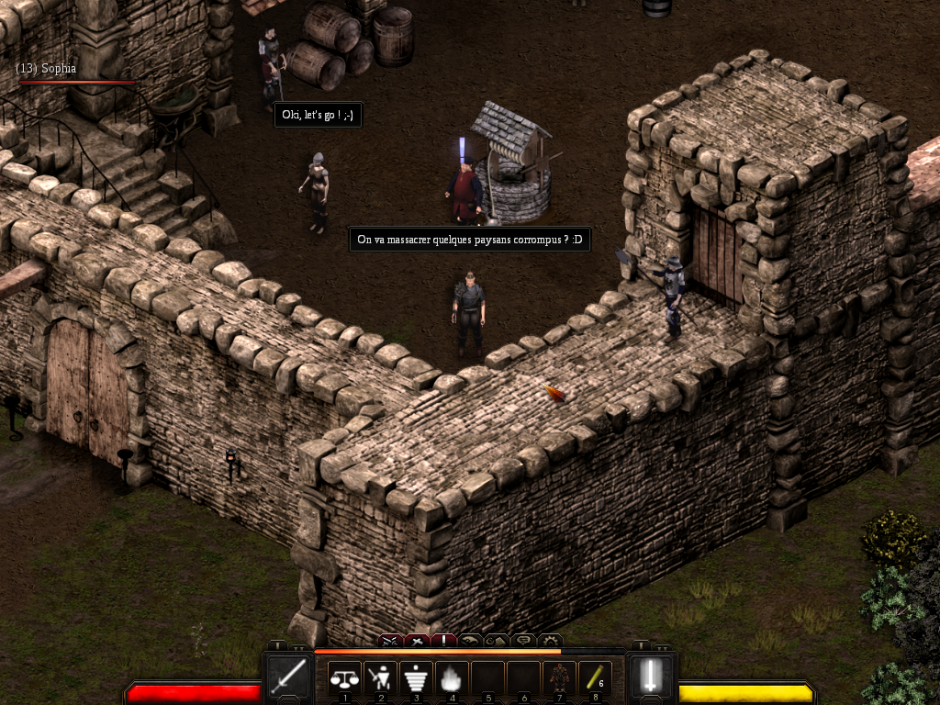The image size is (940, 705).
Task: Use the yellow stick item in slot 8
Action: 594,678
